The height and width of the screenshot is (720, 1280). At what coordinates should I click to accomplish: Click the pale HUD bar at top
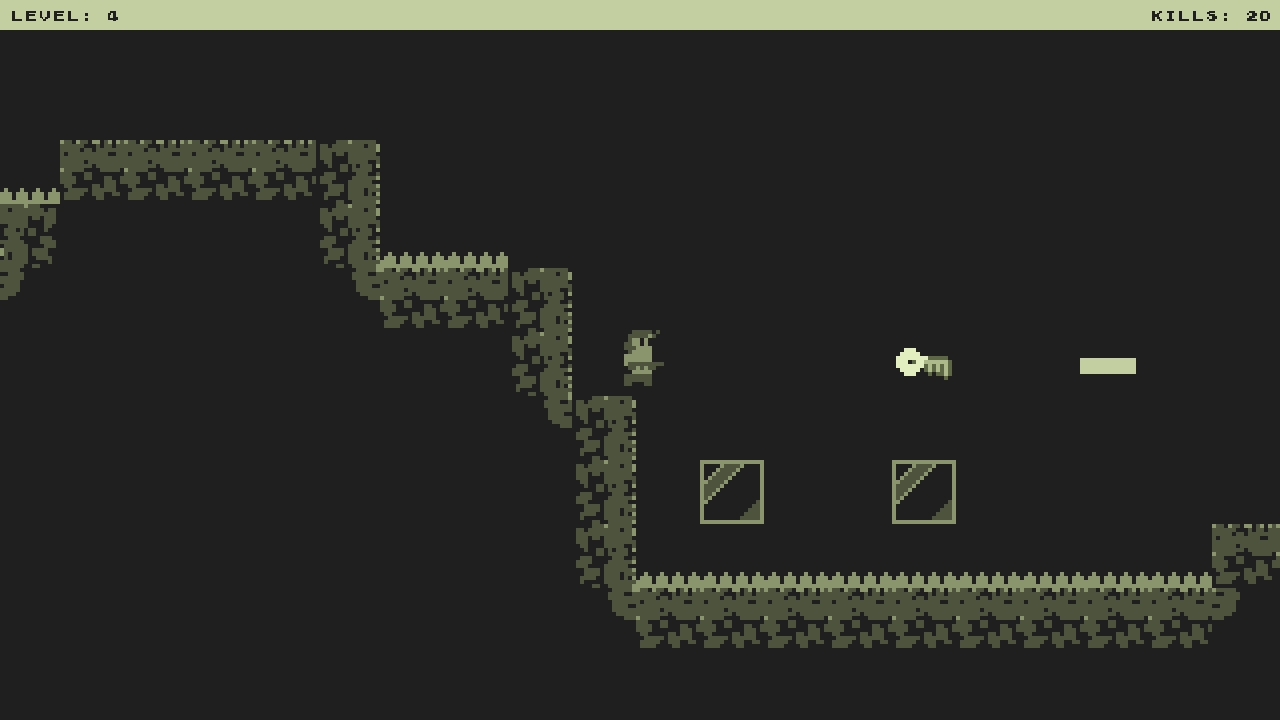pyautogui.click(x=640, y=14)
